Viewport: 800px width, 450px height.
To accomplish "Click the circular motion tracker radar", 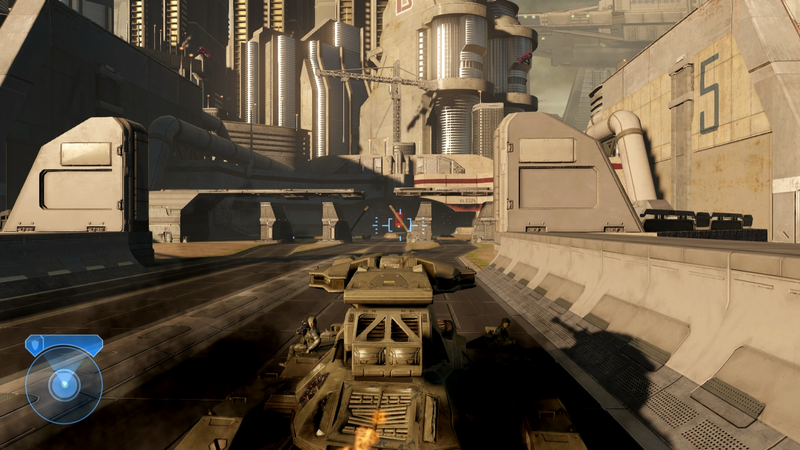I will click(64, 385).
